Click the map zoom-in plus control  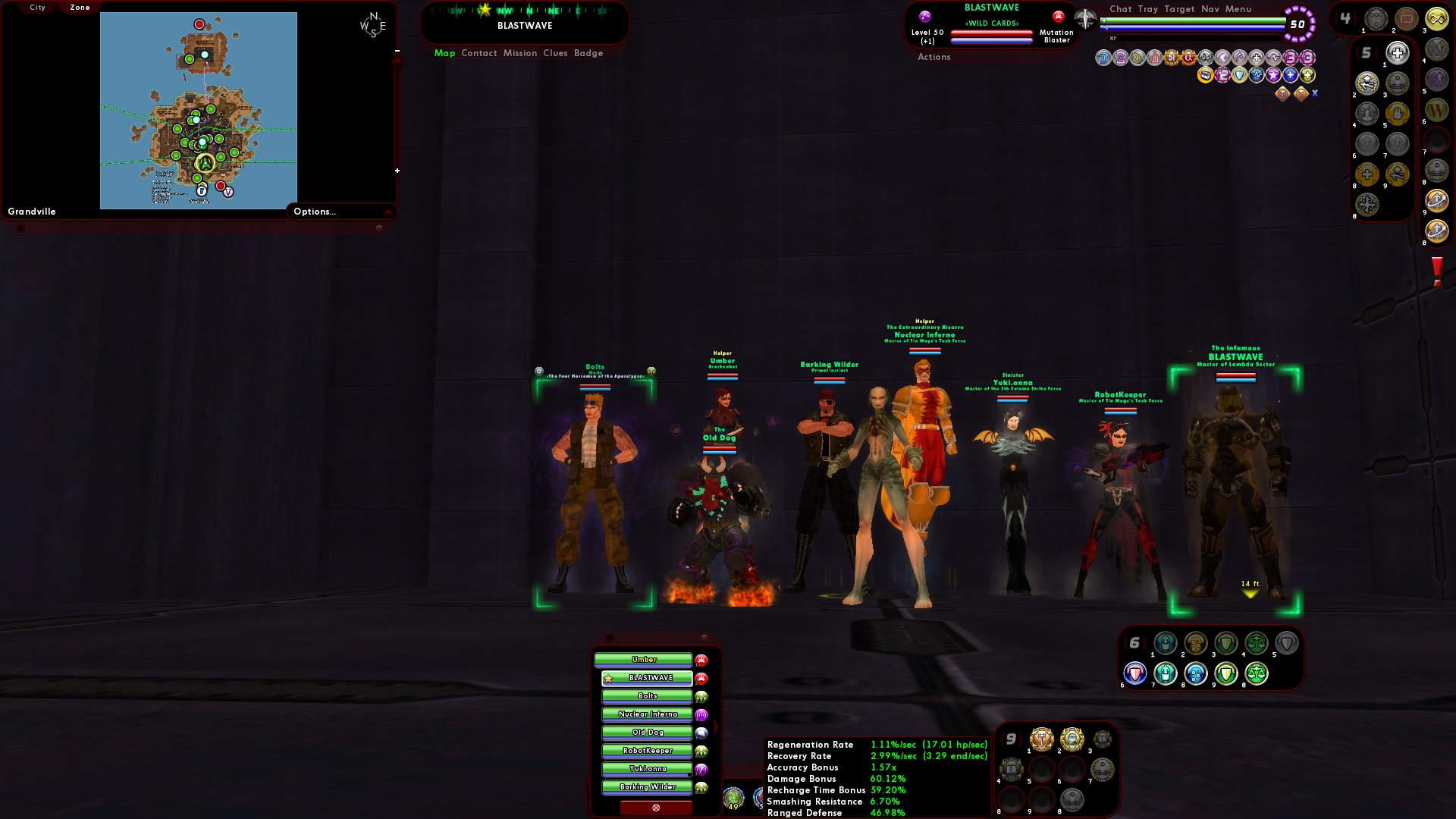(397, 171)
